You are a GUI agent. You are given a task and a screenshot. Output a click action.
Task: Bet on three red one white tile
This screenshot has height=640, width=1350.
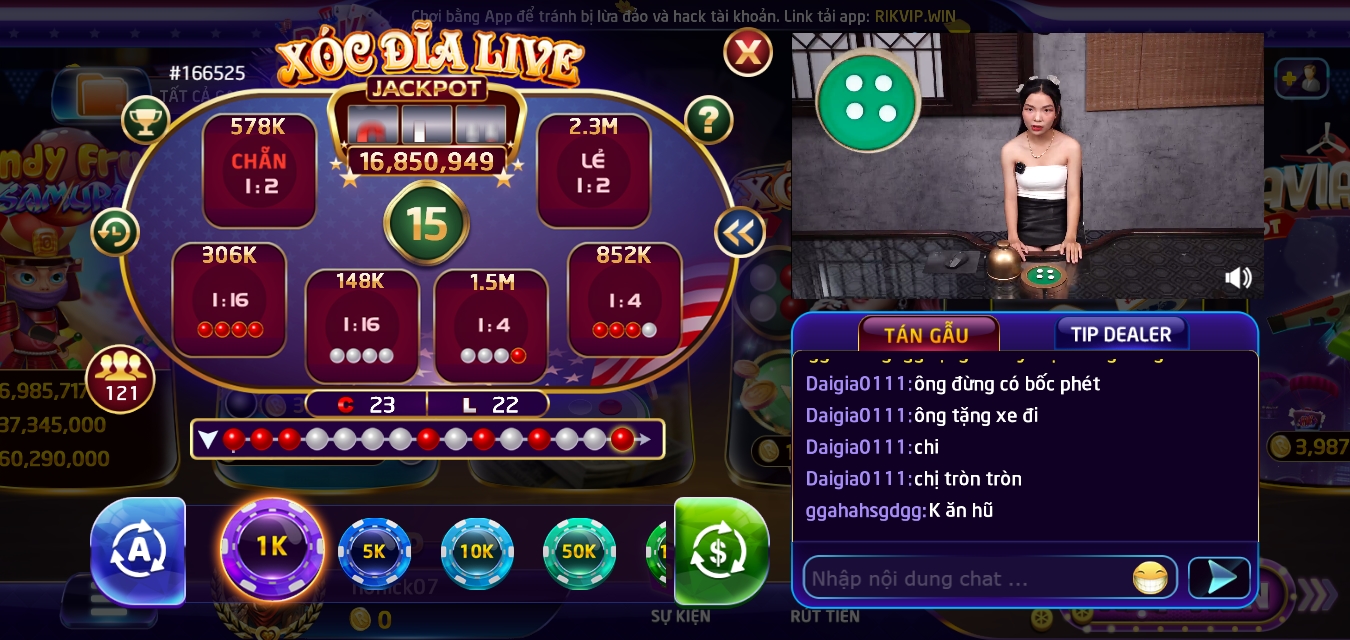(624, 299)
